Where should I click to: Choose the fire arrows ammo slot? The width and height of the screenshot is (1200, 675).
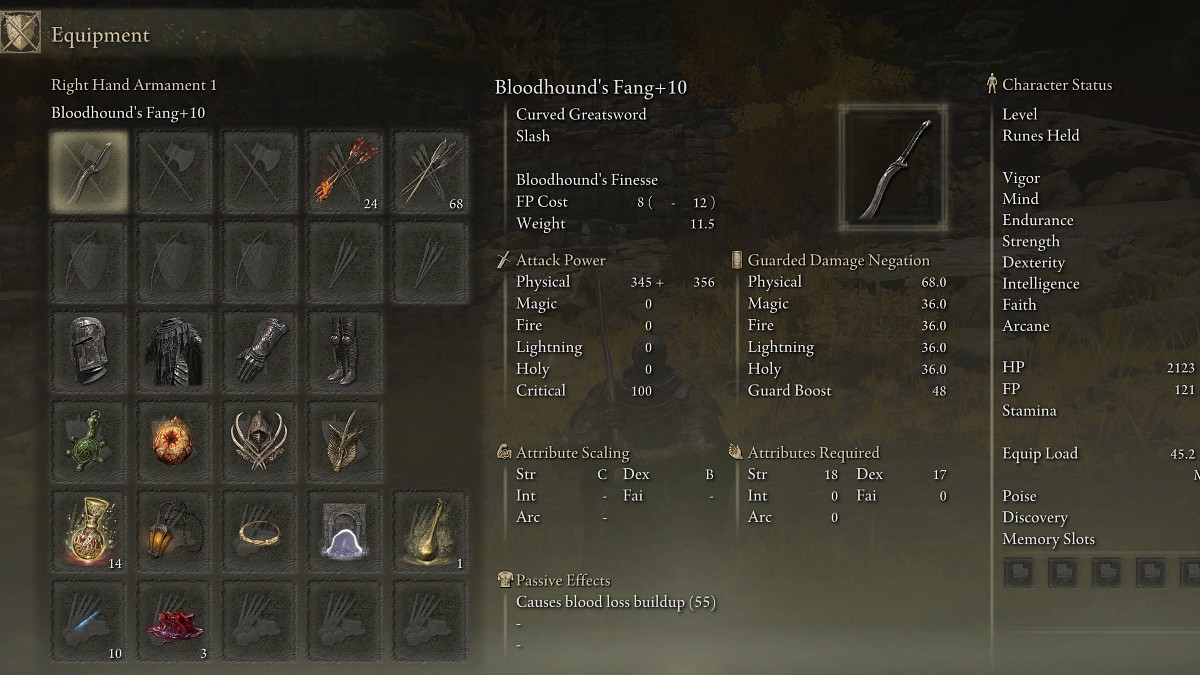(344, 171)
